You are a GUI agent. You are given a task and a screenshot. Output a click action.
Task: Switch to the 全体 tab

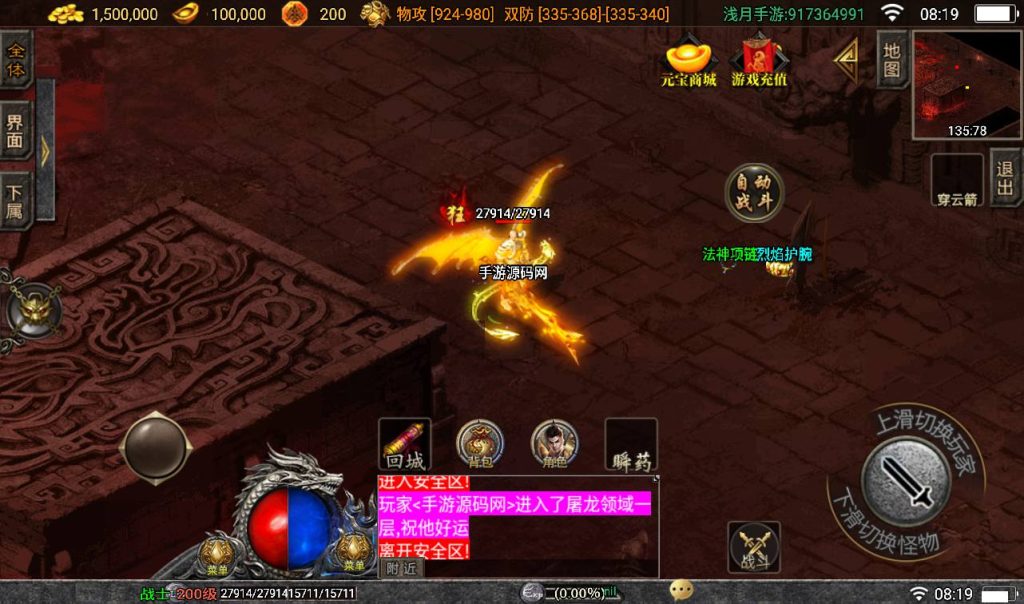click(16, 60)
